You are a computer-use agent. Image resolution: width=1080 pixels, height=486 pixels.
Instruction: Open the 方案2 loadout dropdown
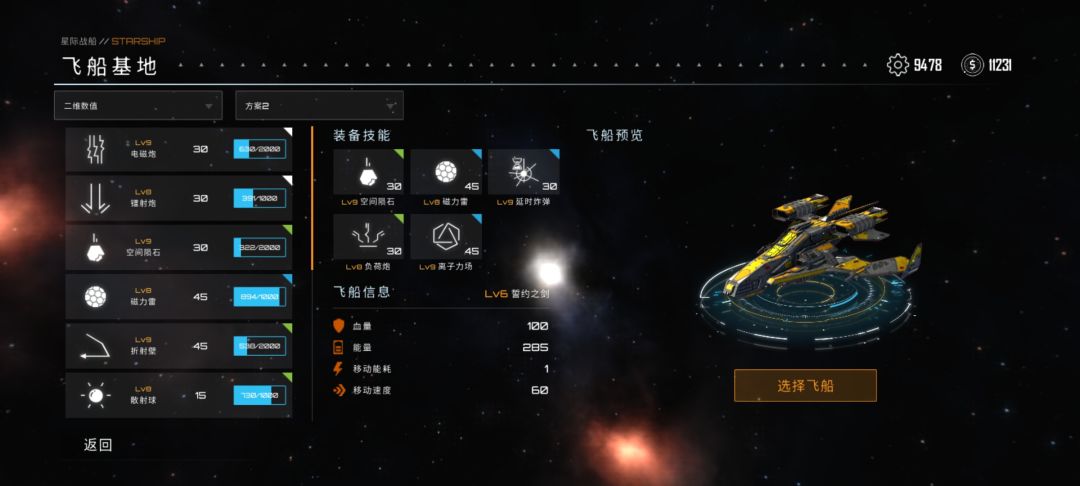point(319,105)
